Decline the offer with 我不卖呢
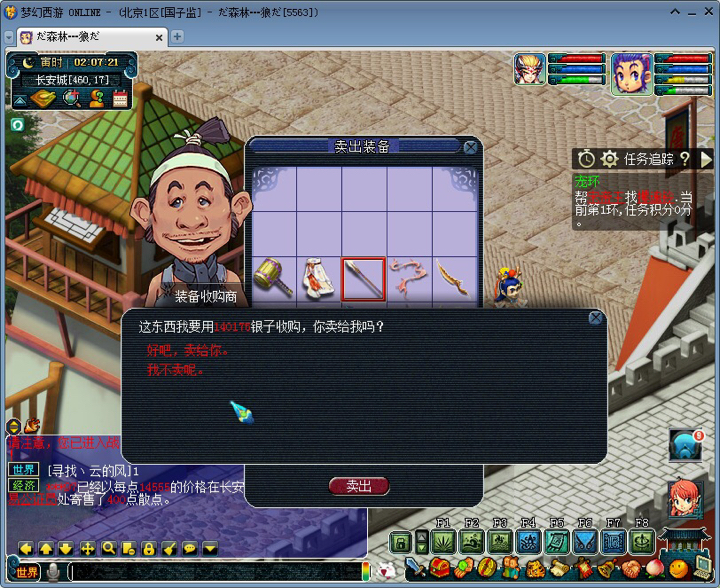Image resolution: width=720 pixels, height=588 pixels. click(x=175, y=370)
